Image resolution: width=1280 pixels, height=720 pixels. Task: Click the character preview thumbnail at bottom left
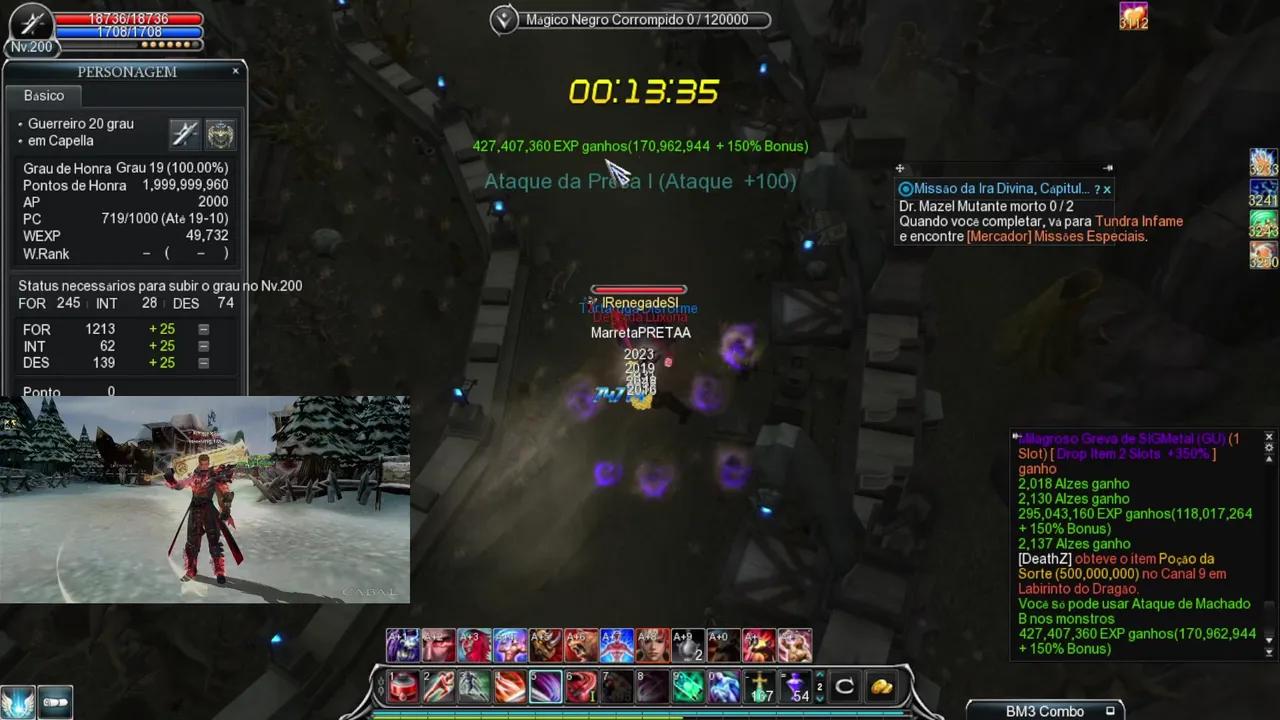(x=205, y=499)
